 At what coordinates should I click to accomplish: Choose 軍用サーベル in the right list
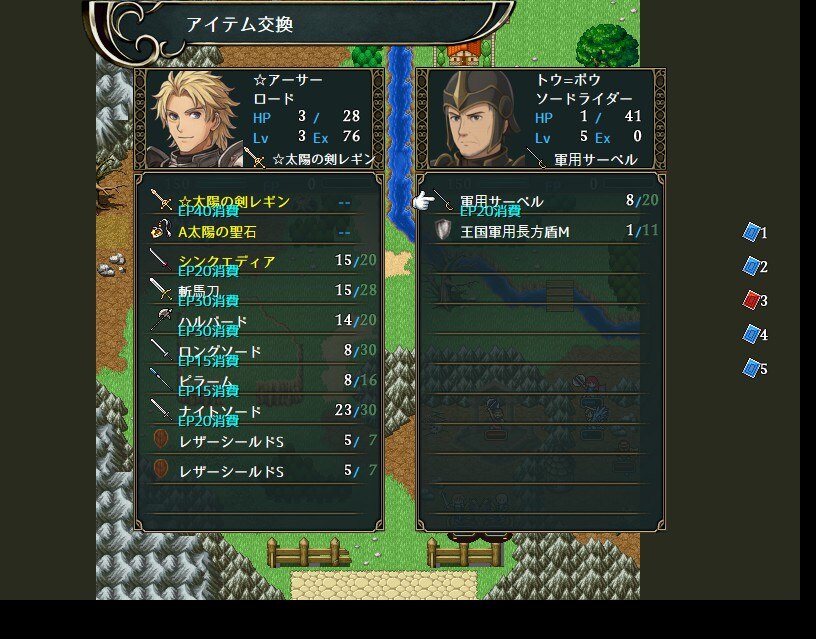540,202
